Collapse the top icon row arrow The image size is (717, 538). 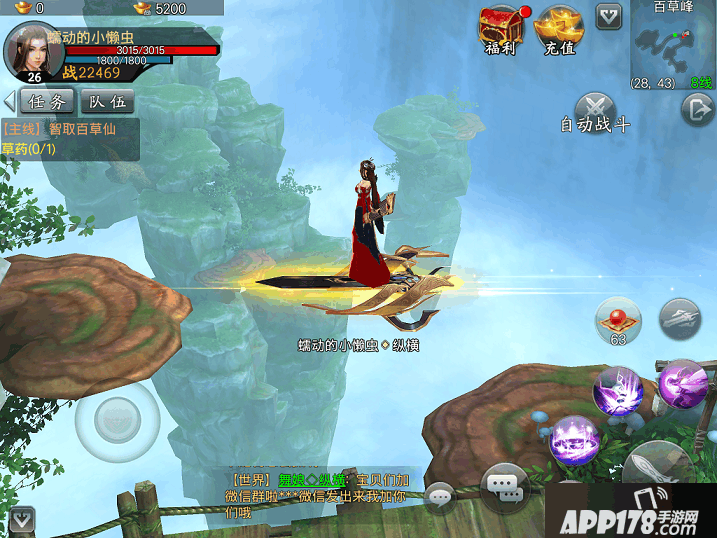(x=608, y=15)
